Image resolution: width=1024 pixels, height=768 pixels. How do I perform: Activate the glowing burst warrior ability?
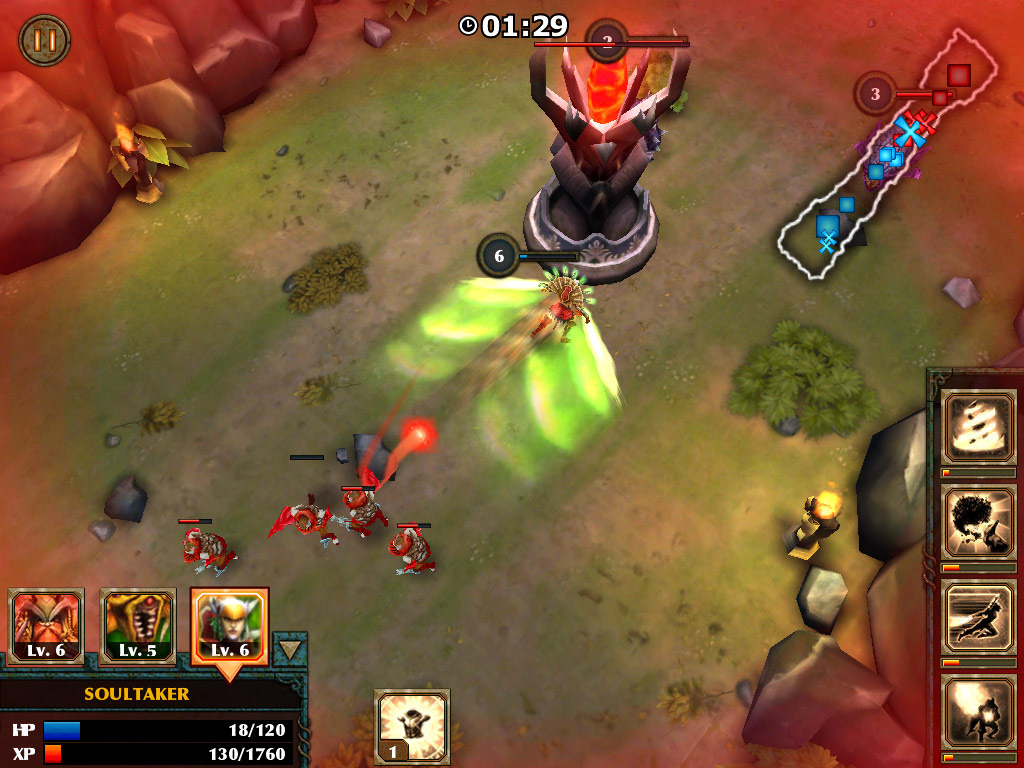(979, 712)
